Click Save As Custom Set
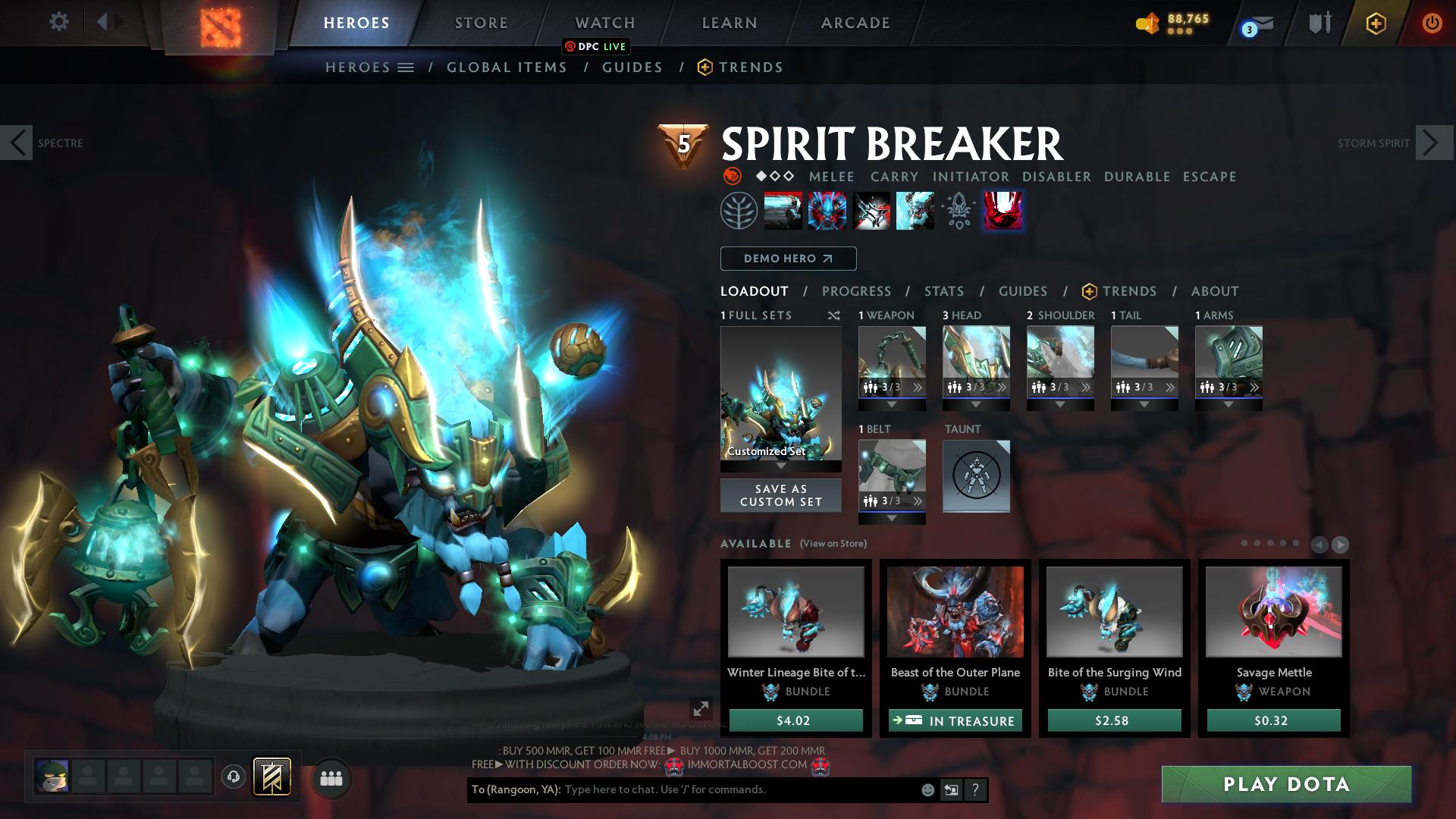Image resolution: width=1456 pixels, height=819 pixels. click(x=780, y=494)
